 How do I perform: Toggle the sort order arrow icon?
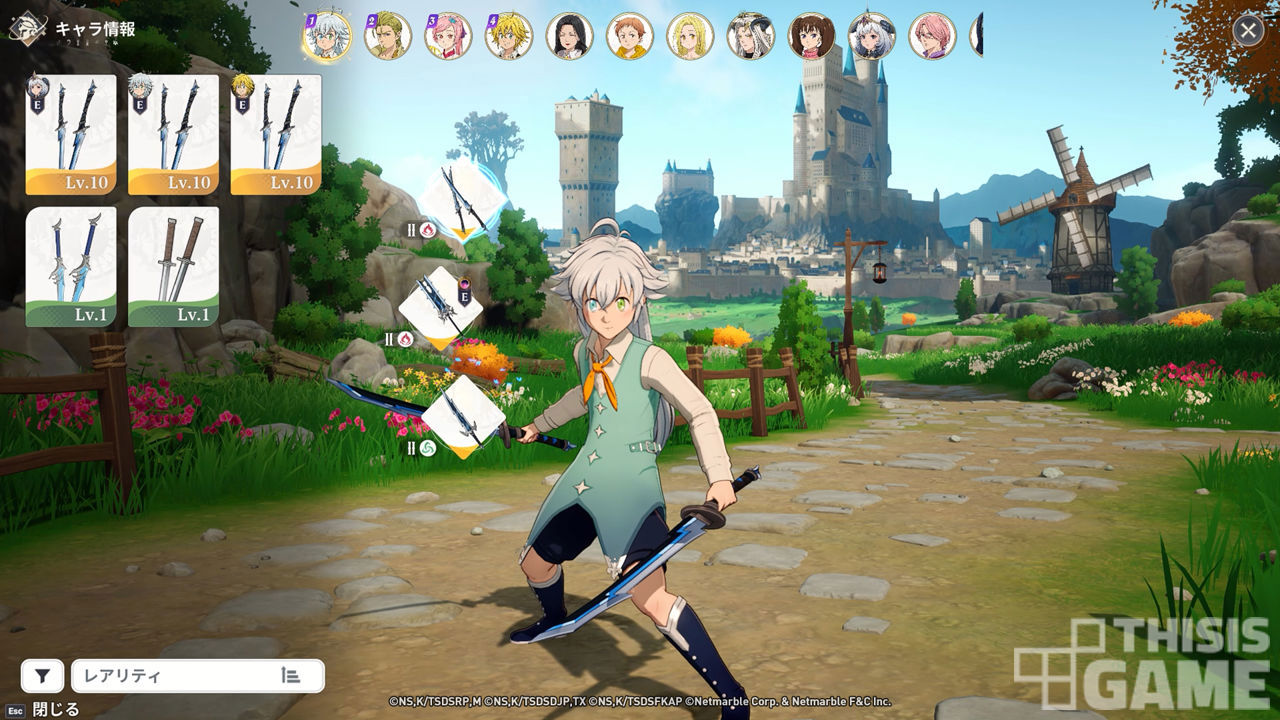click(x=291, y=676)
